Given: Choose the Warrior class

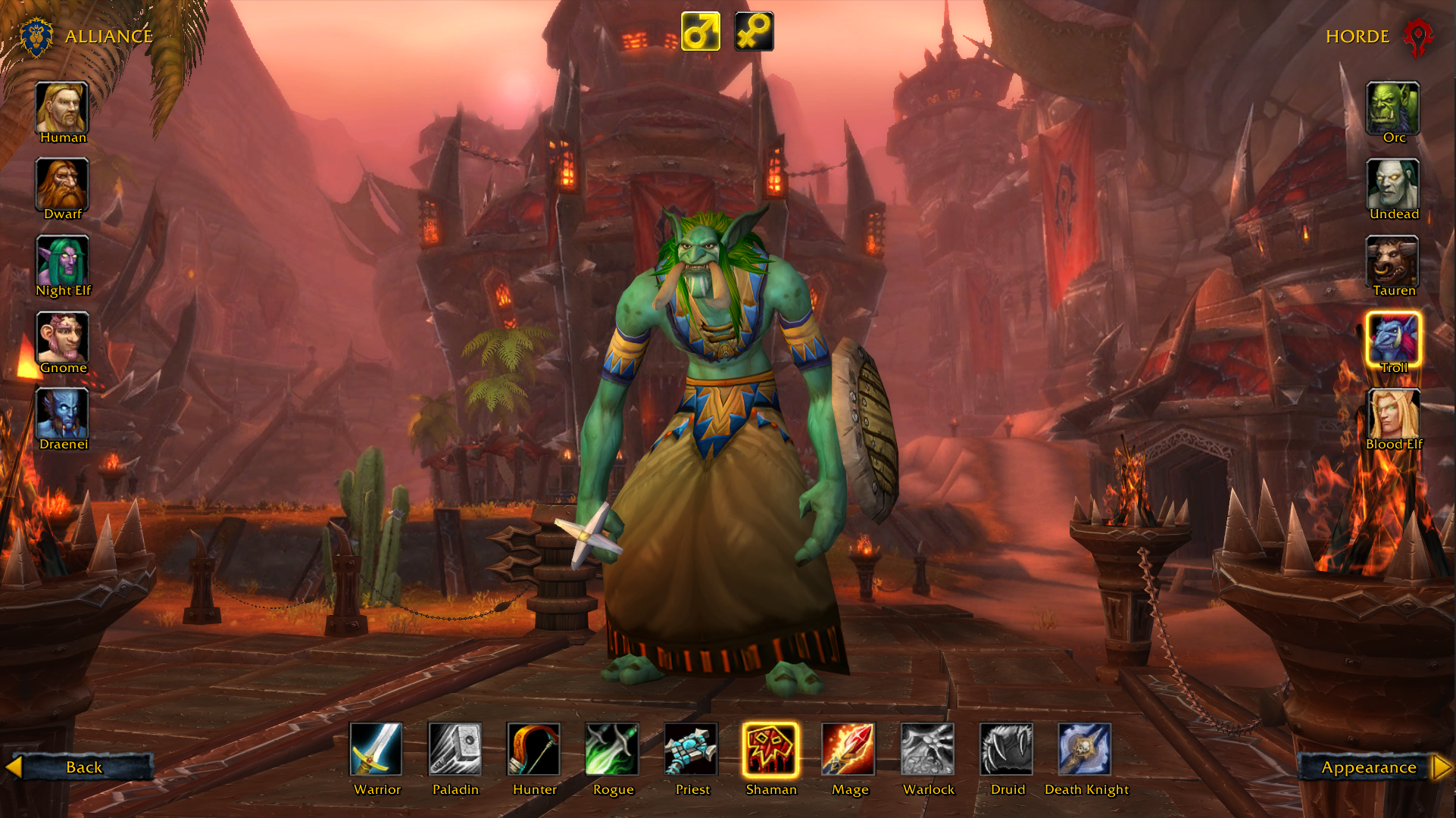Looking at the screenshot, I should (376, 749).
